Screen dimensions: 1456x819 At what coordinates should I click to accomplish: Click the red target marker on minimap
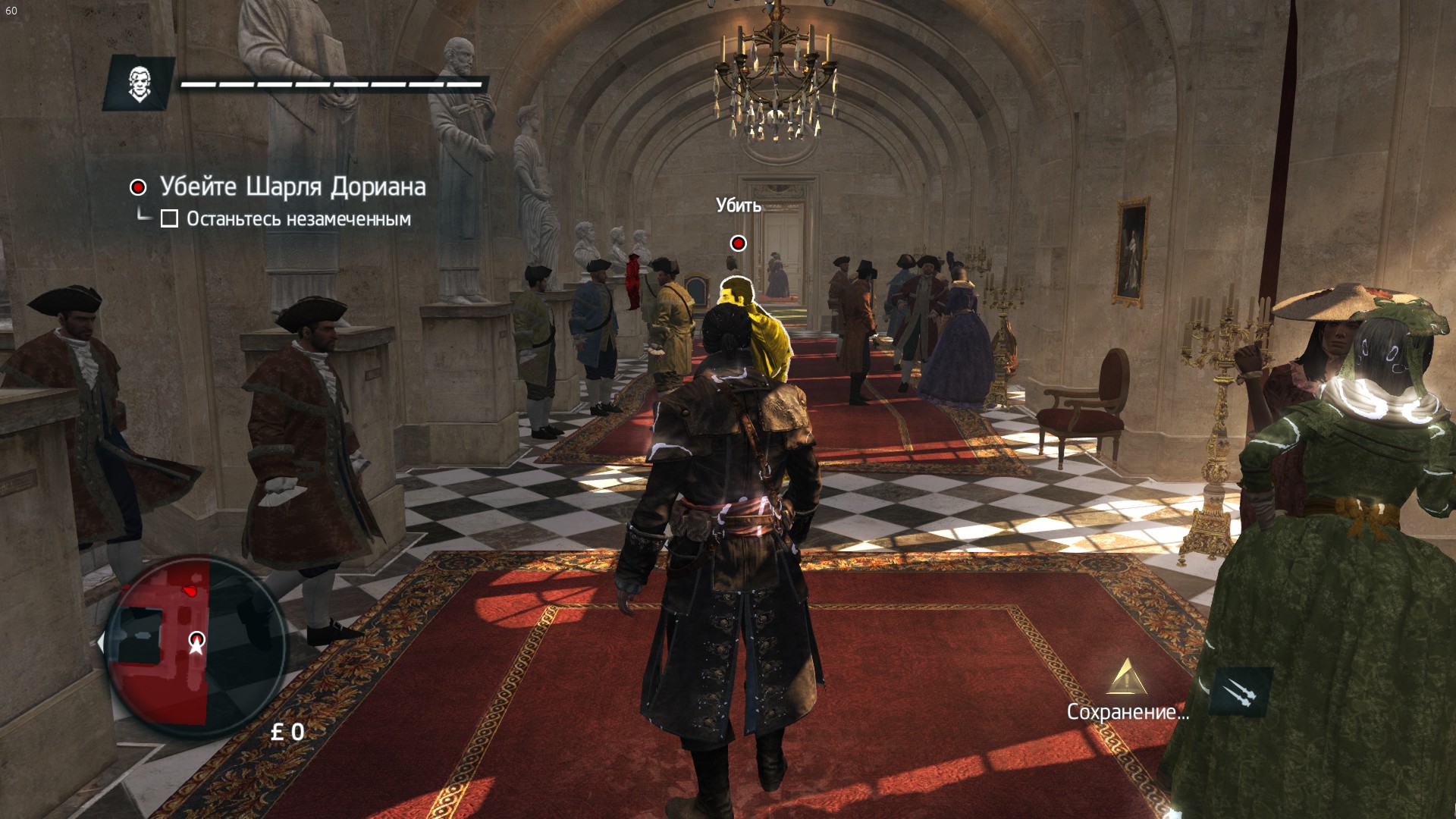click(x=192, y=589)
